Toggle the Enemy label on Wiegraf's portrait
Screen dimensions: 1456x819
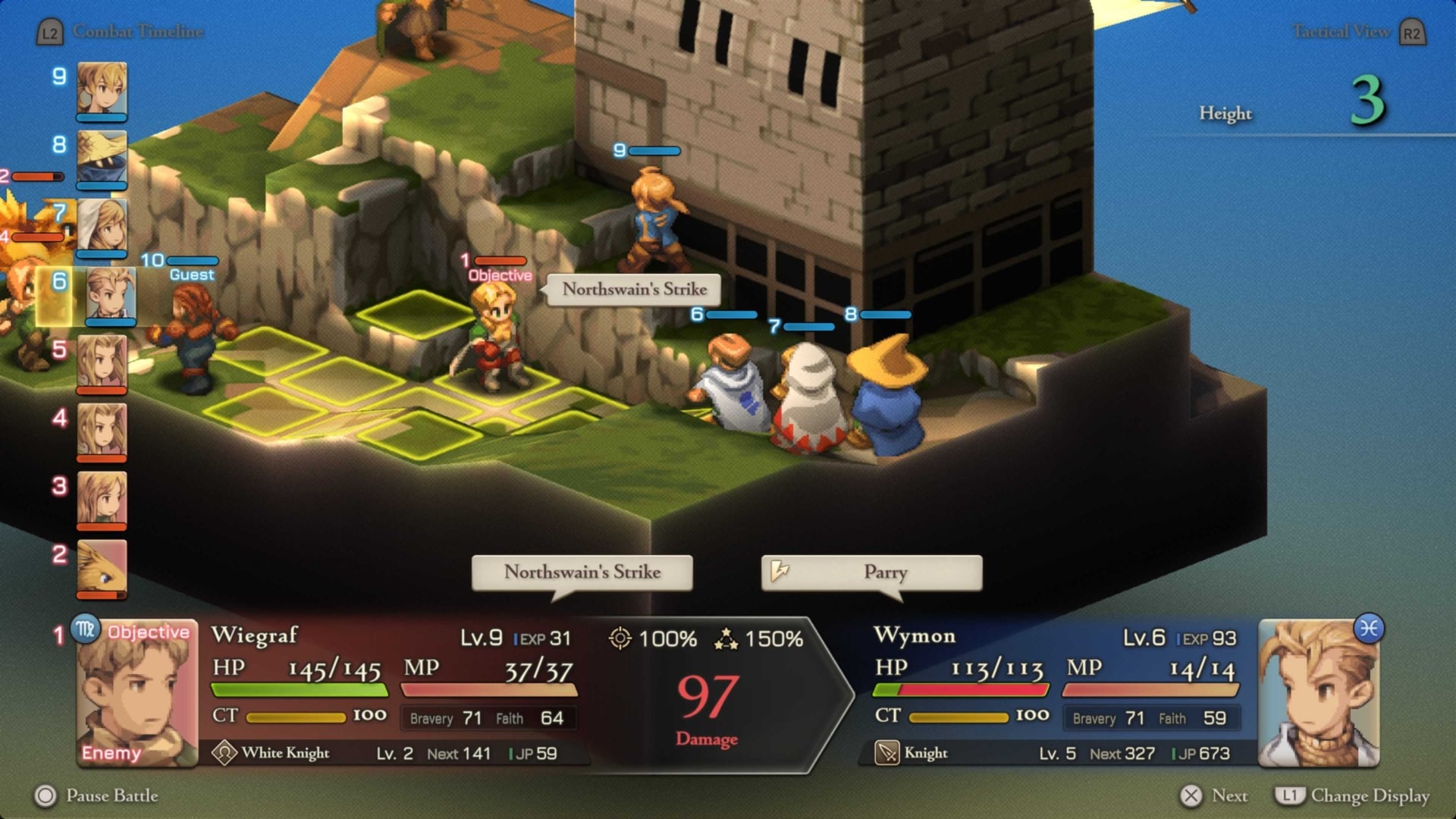[x=112, y=754]
